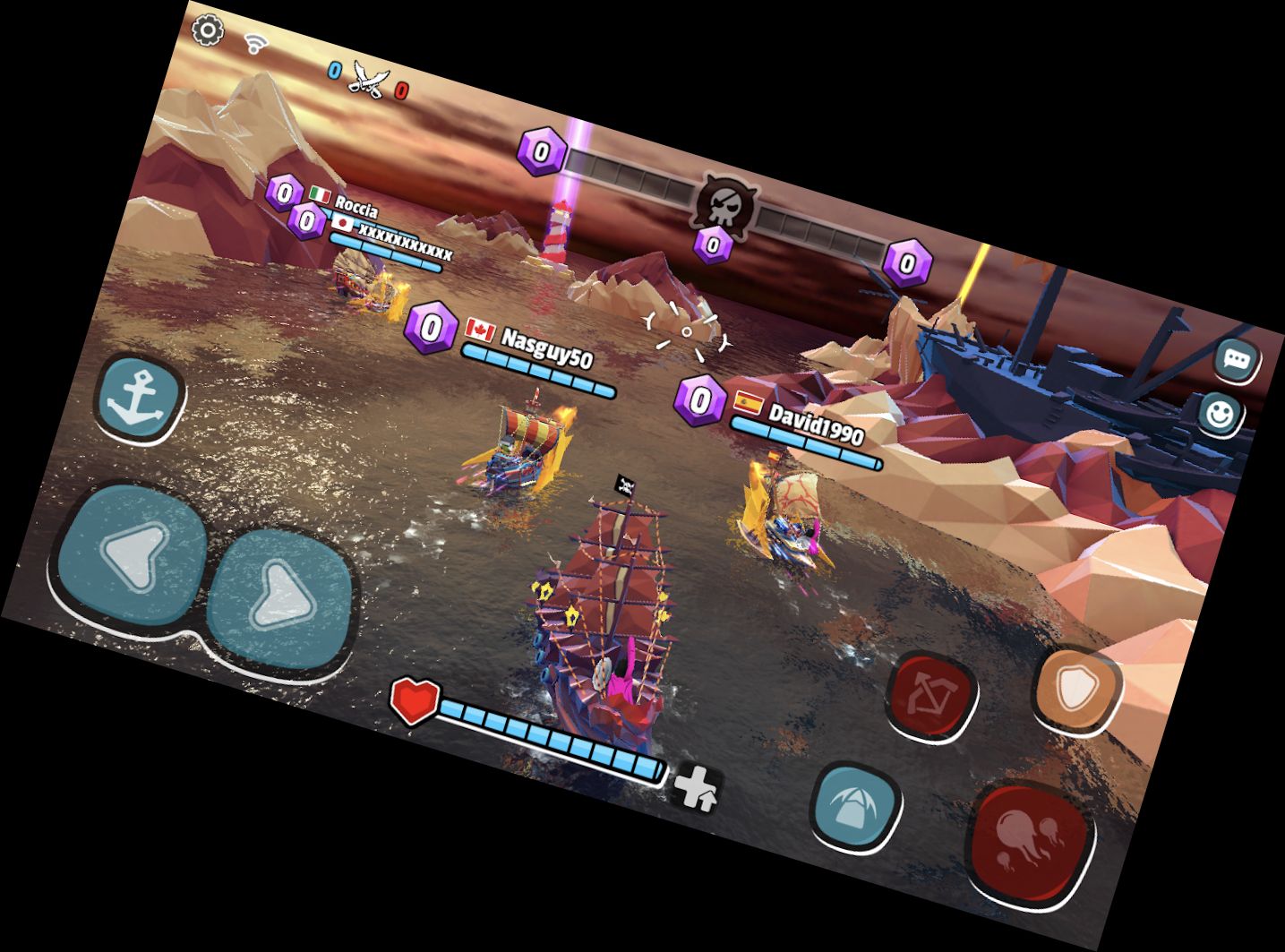Open the settings gear menu
The width and height of the screenshot is (1285, 952).
(208, 30)
